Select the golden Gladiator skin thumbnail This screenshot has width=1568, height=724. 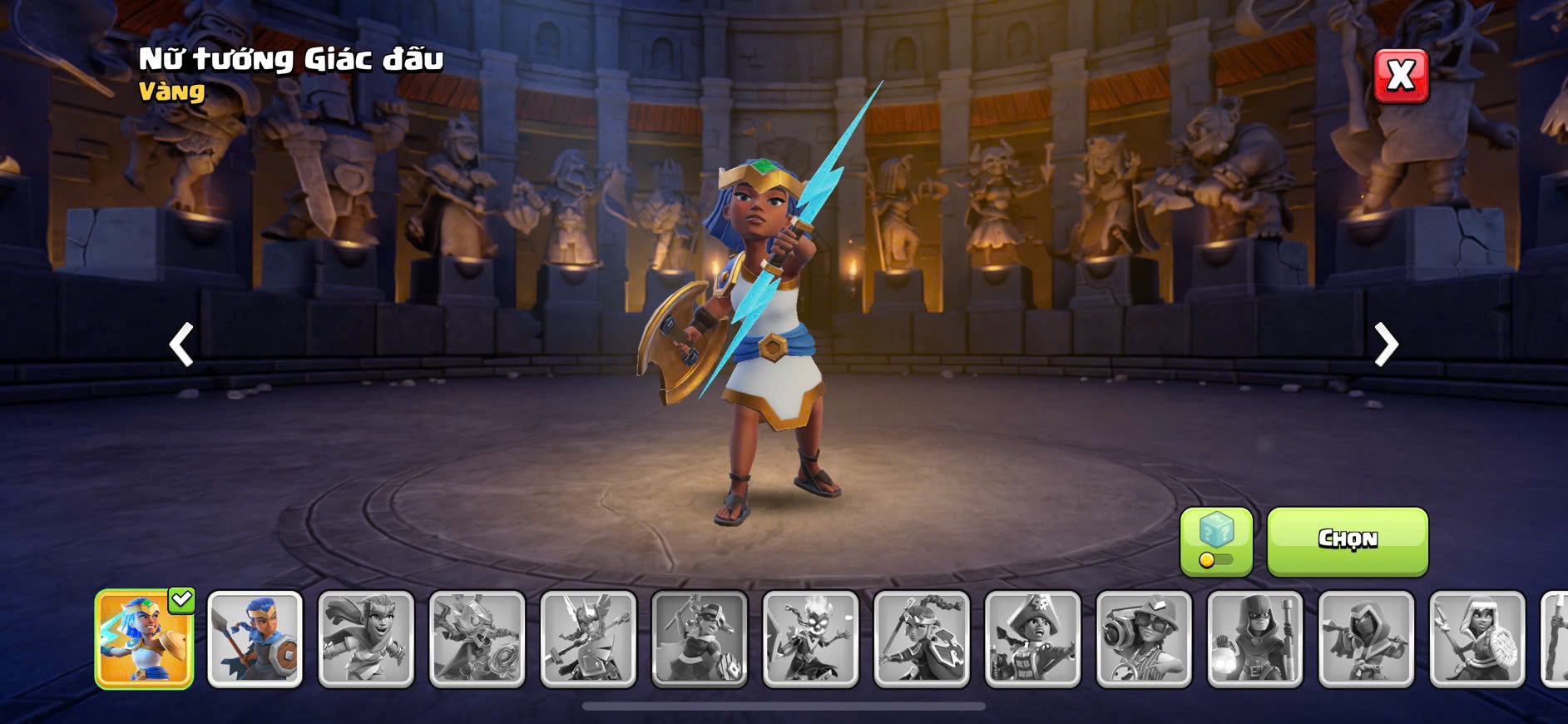[145, 639]
